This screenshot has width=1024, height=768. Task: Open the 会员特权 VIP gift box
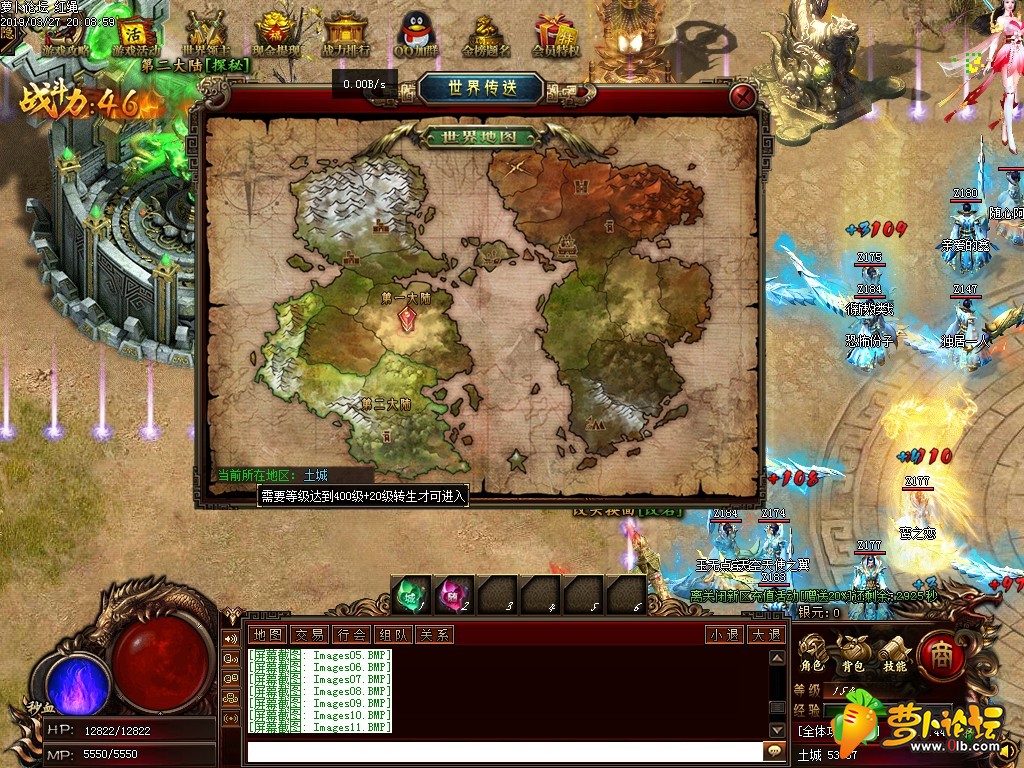point(556,33)
